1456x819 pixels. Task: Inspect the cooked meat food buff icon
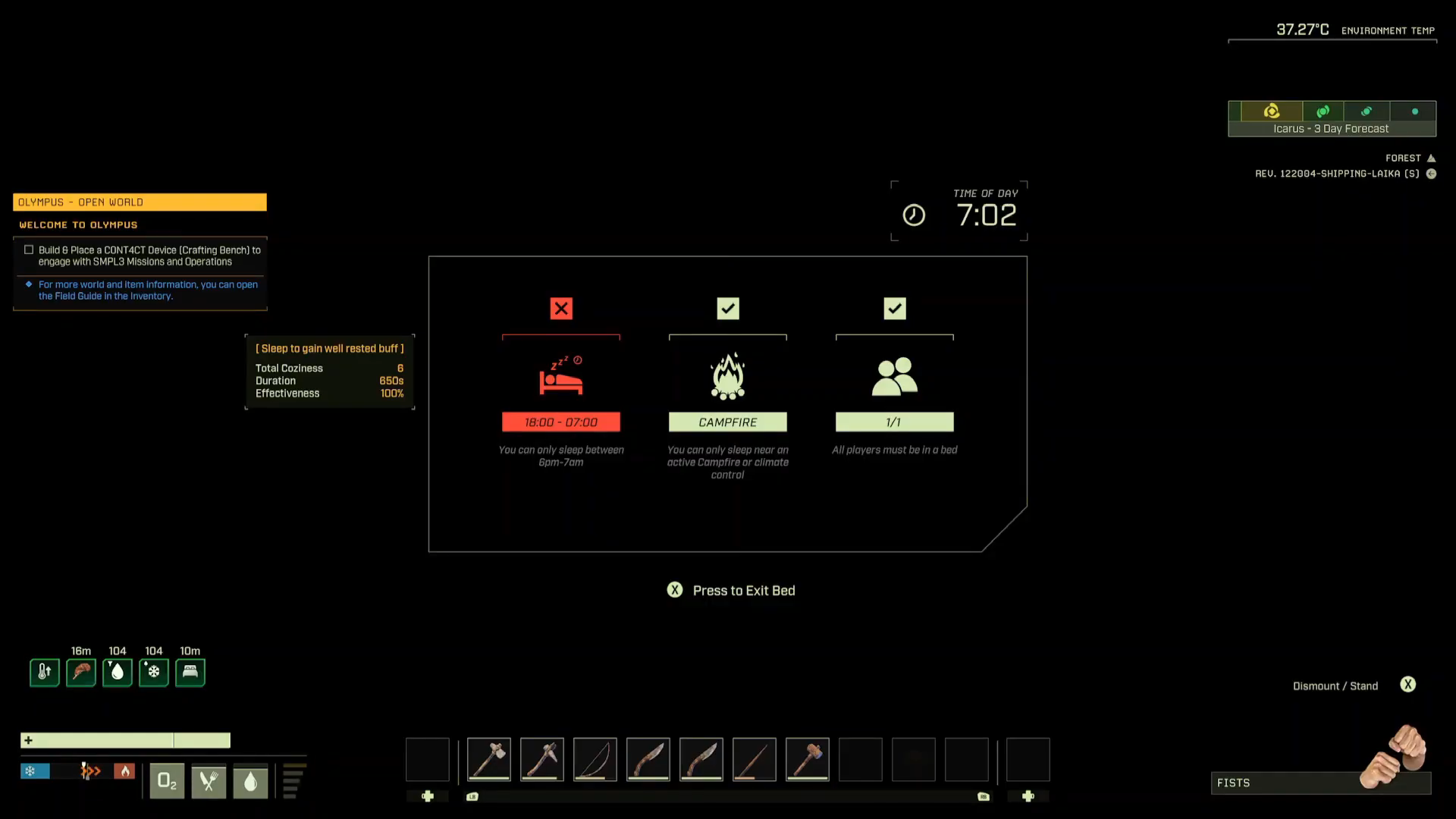[81, 672]
